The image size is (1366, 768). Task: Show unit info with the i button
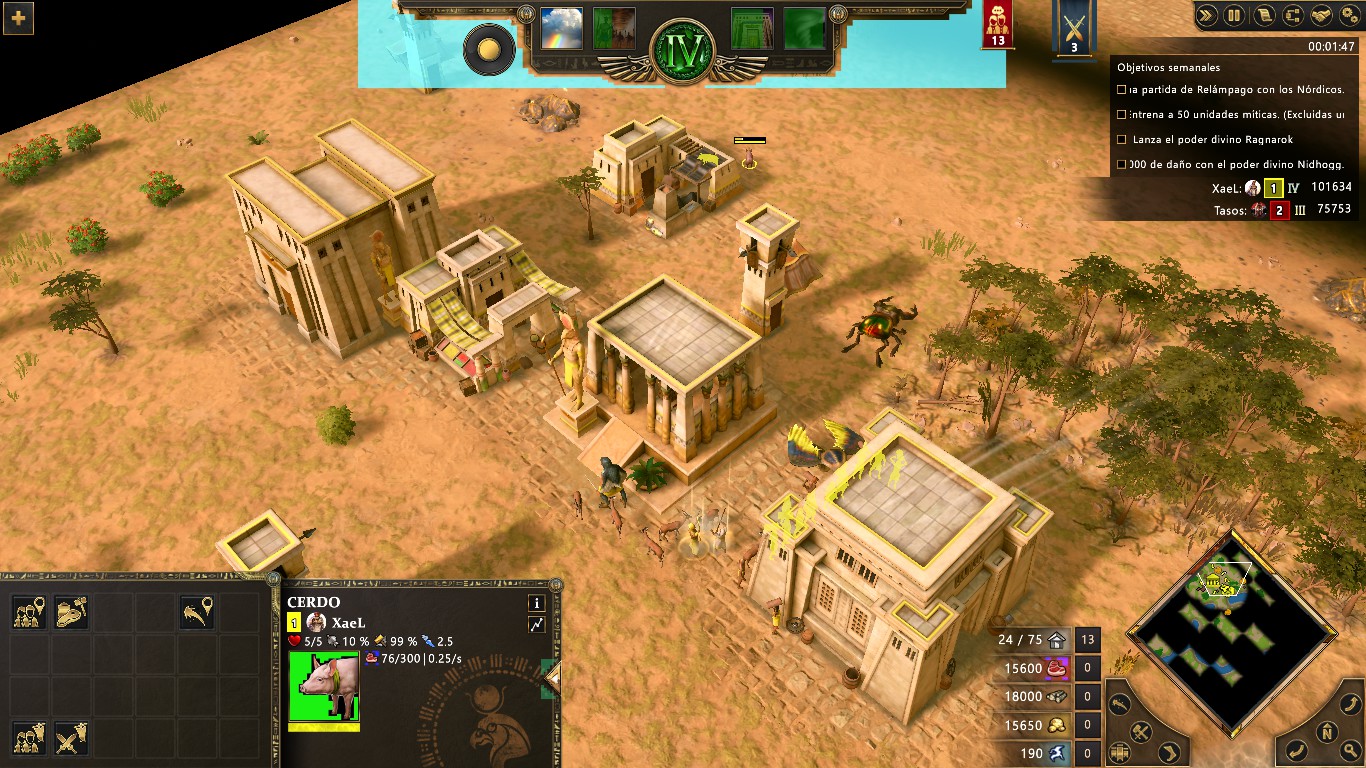click(537, 603)
